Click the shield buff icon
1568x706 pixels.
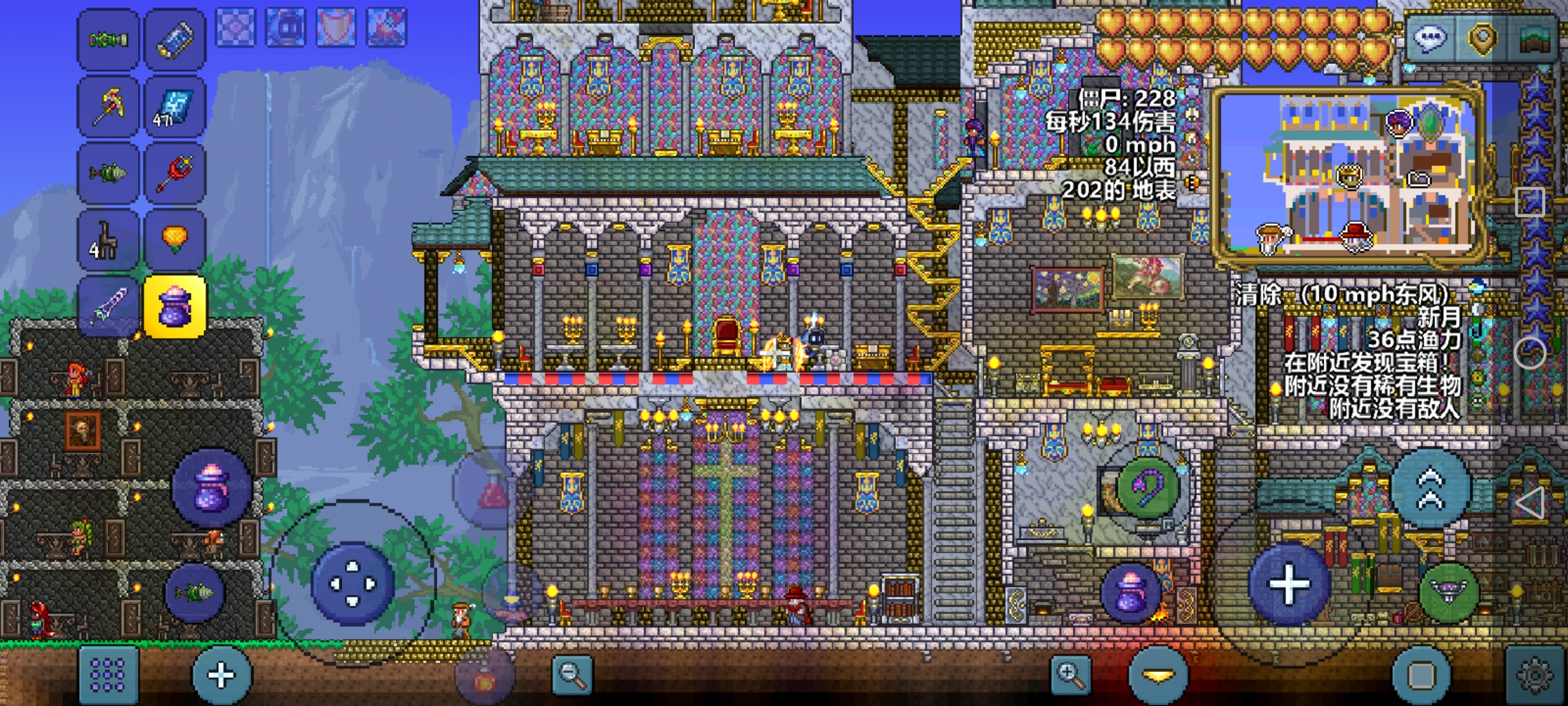336,27
